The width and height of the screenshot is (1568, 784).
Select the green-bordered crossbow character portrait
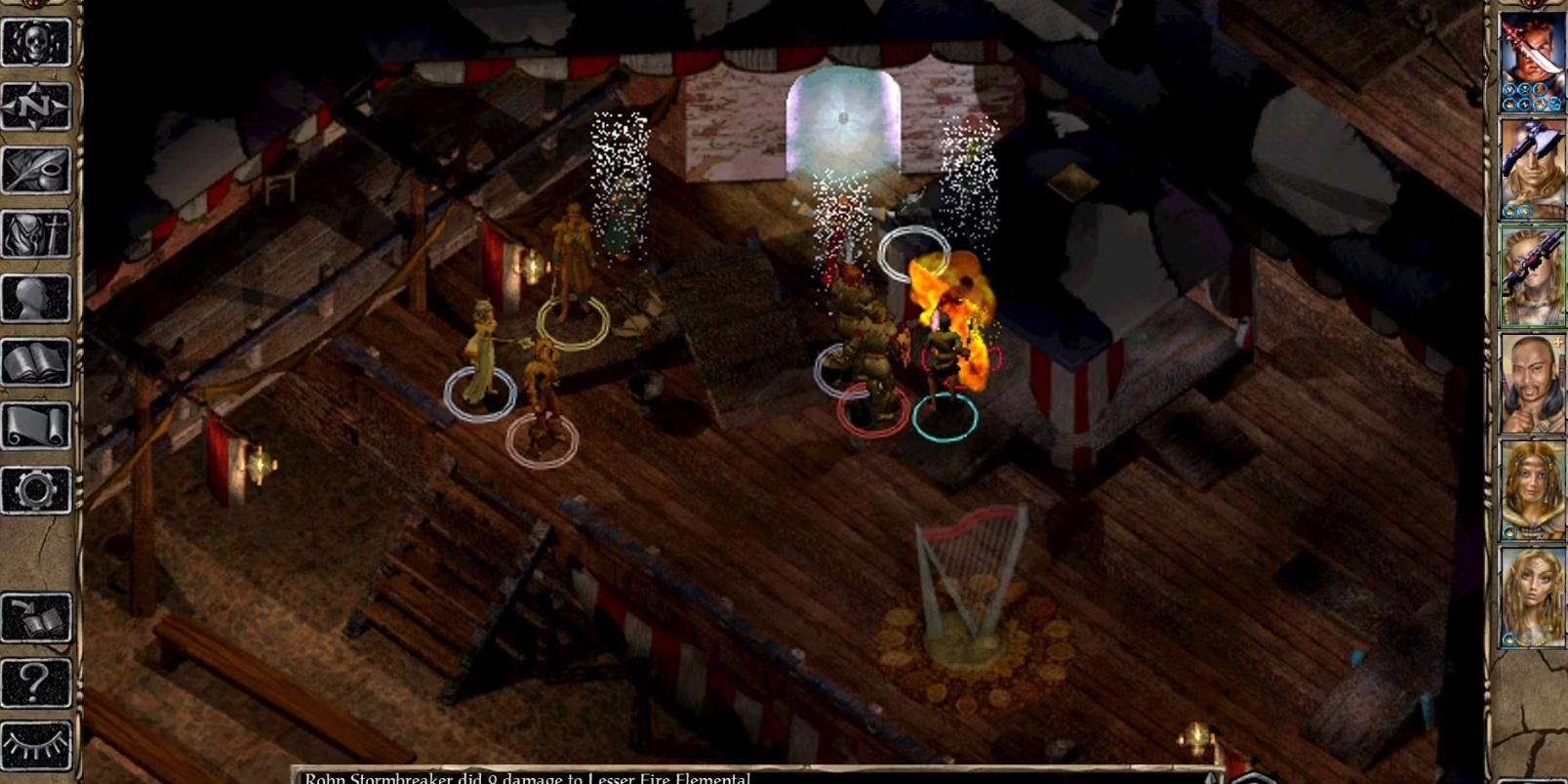click(x=1531, y=276)
